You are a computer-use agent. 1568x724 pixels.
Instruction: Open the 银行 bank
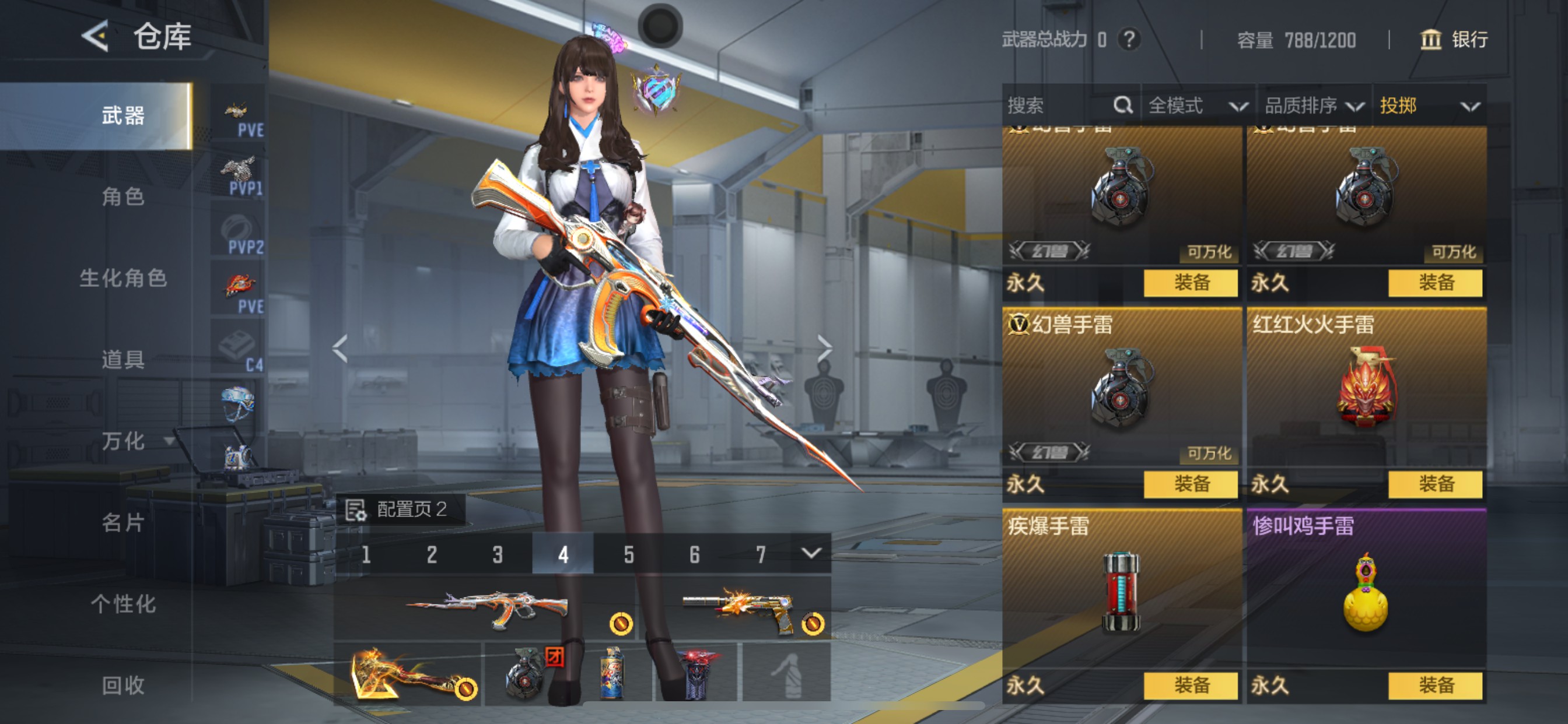[1455, 40]
